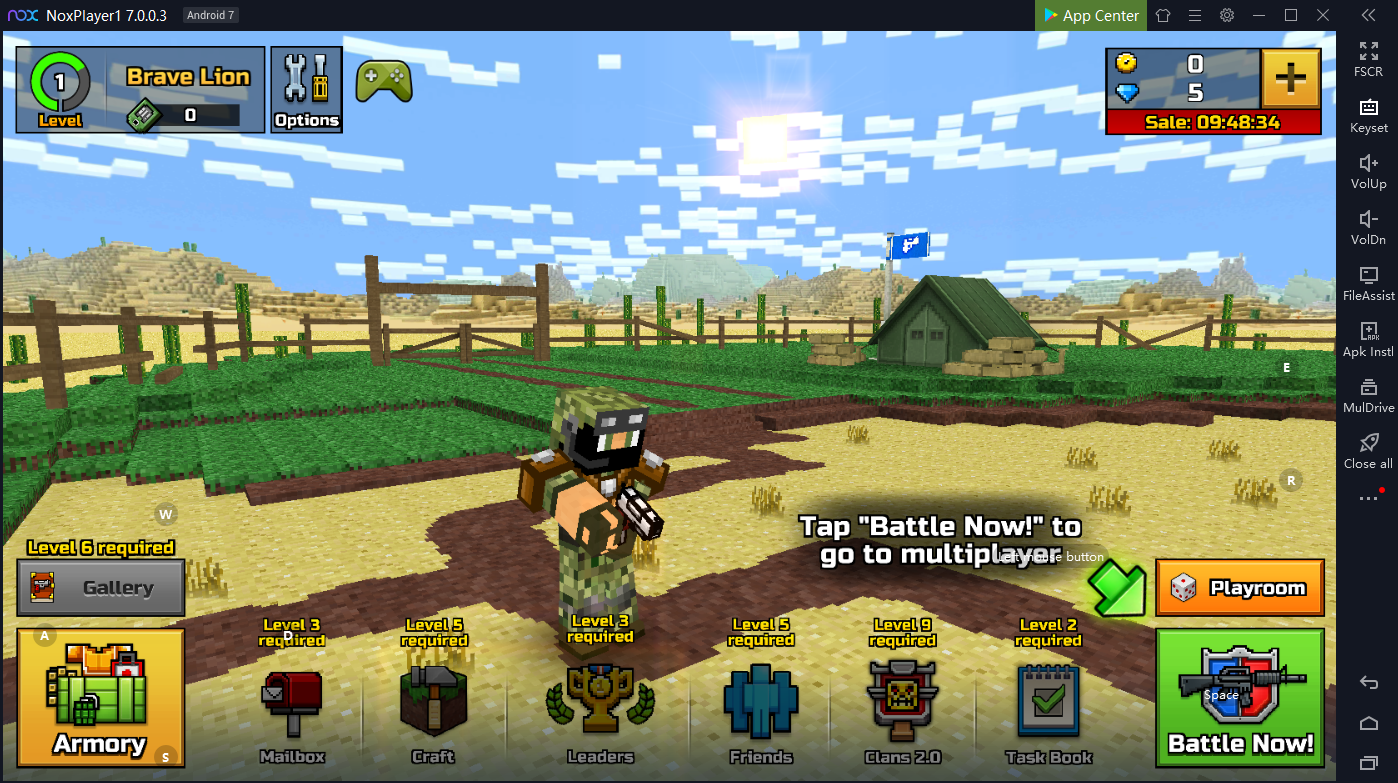Open Clans 2.0

point(902,705)
